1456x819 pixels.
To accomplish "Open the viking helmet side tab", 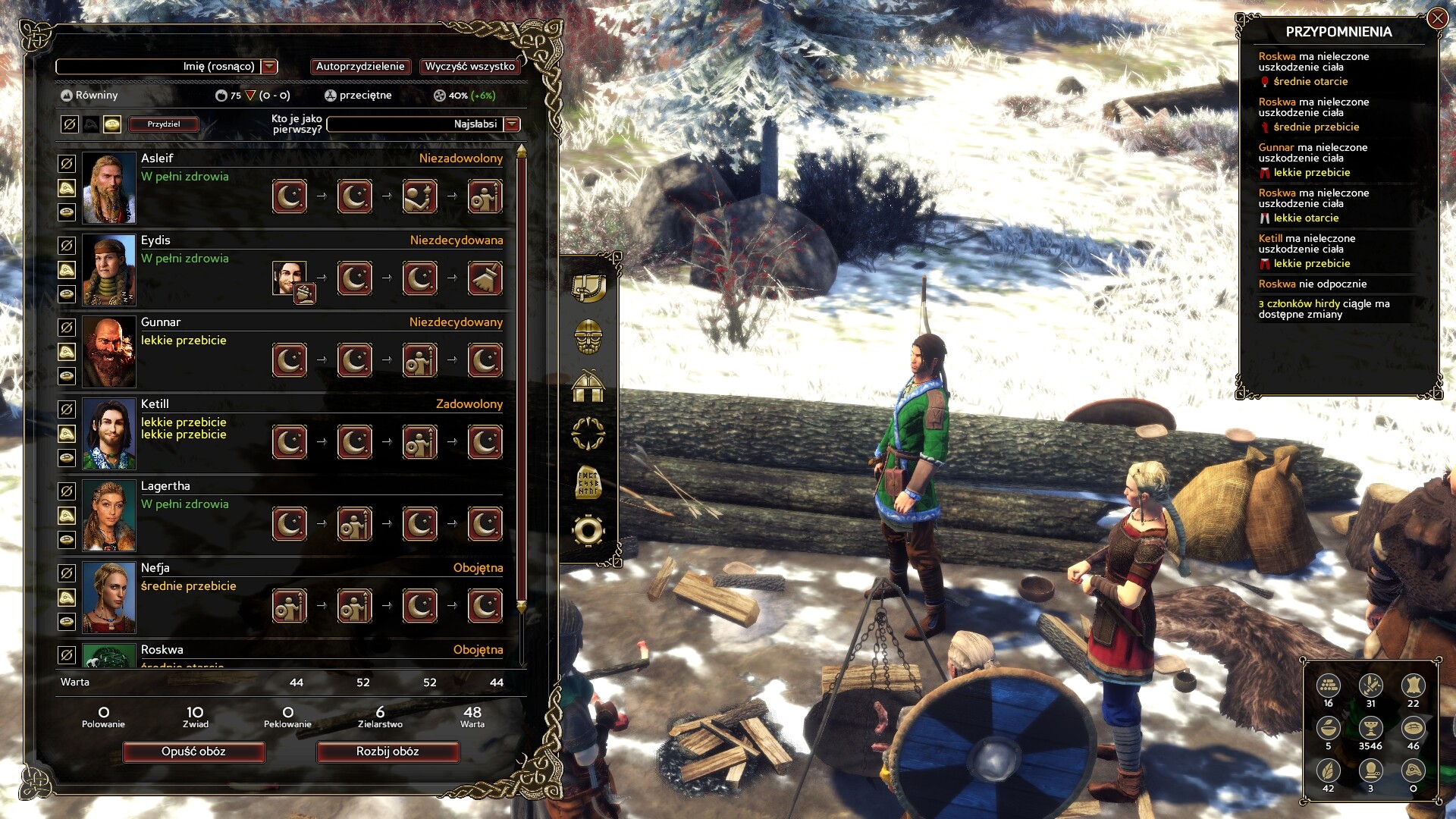I will (x=588, y=336).
